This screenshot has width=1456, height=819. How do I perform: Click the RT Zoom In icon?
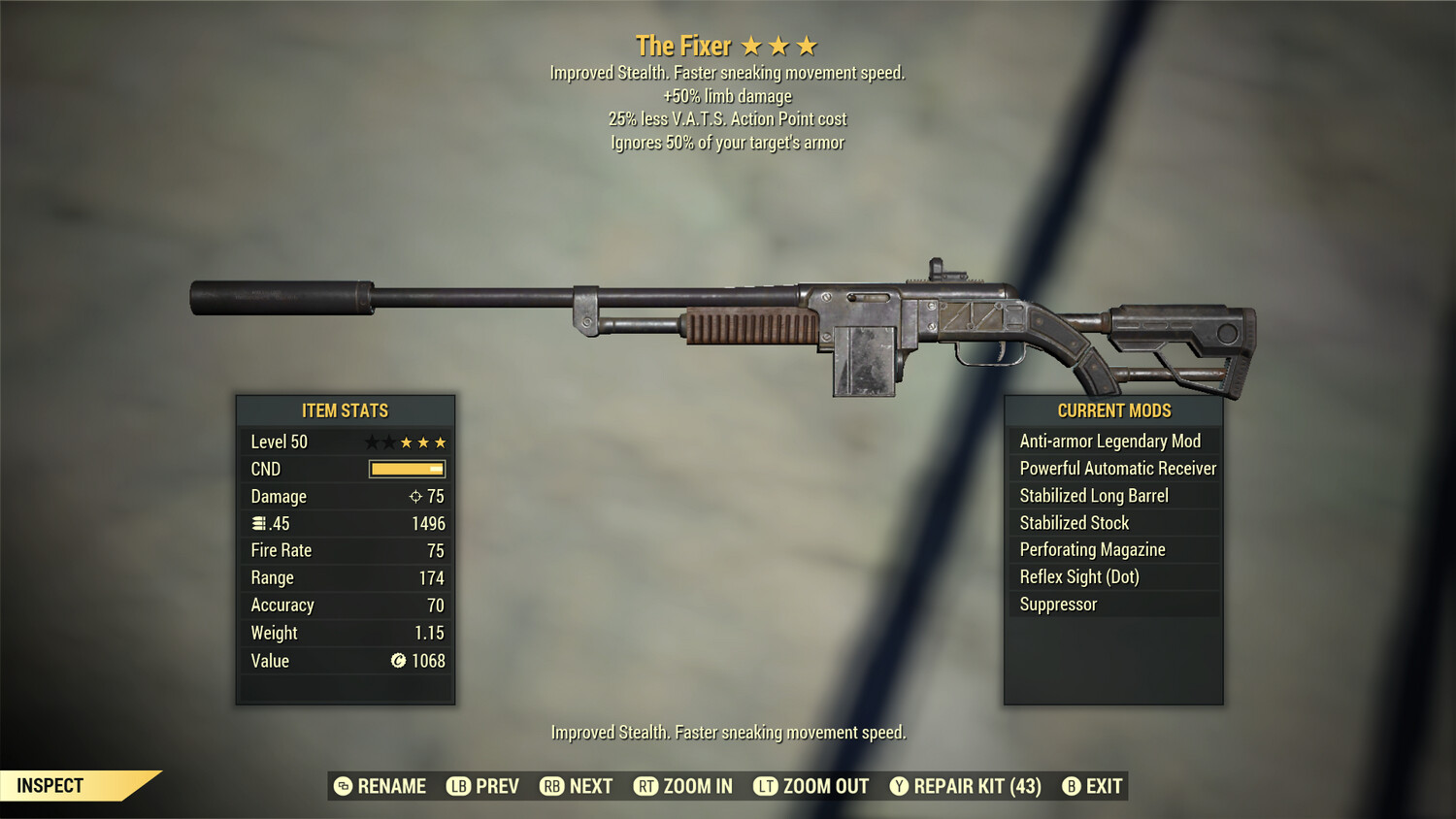646,786
